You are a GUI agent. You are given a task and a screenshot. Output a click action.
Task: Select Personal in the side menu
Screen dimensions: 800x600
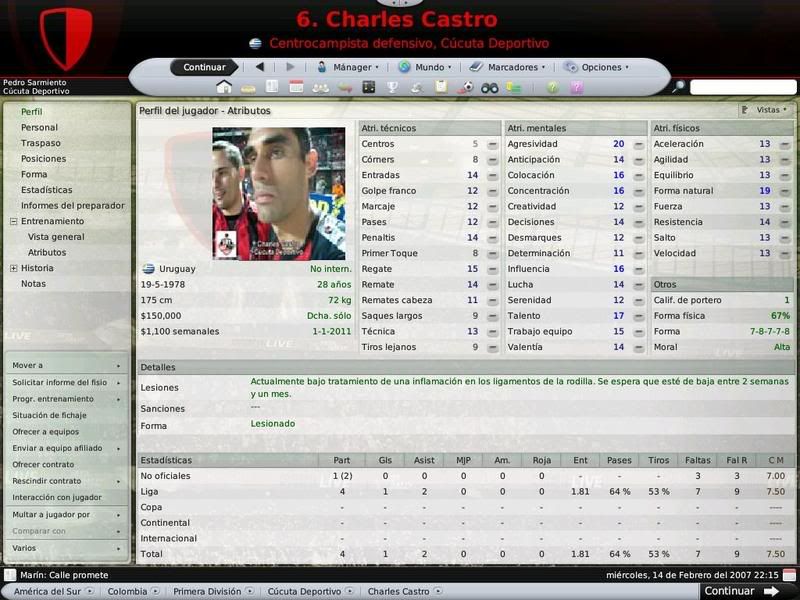click(39, 127)
